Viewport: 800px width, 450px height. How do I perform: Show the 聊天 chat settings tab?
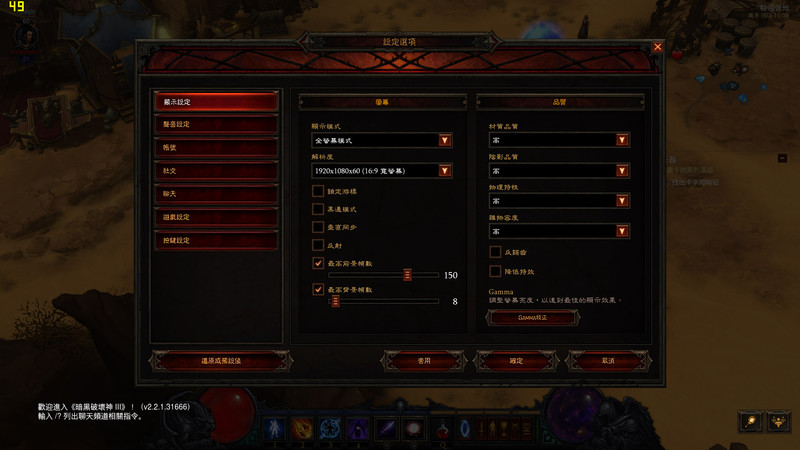coord(215,194)
